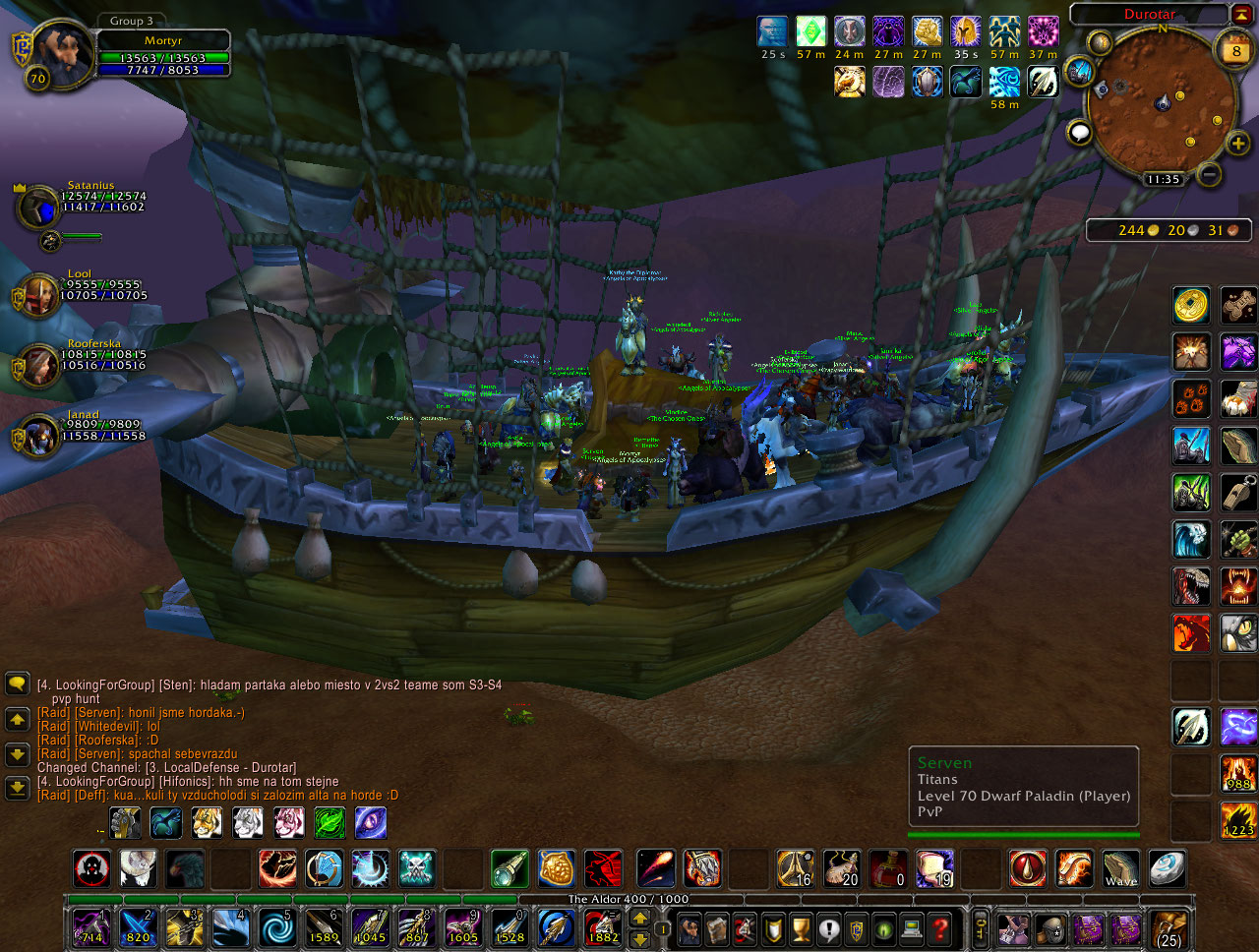The width and height of the screenshot is (1259, 952).
Task: Click the blue swirl ability in action slot 5
Action: point(276,927)
